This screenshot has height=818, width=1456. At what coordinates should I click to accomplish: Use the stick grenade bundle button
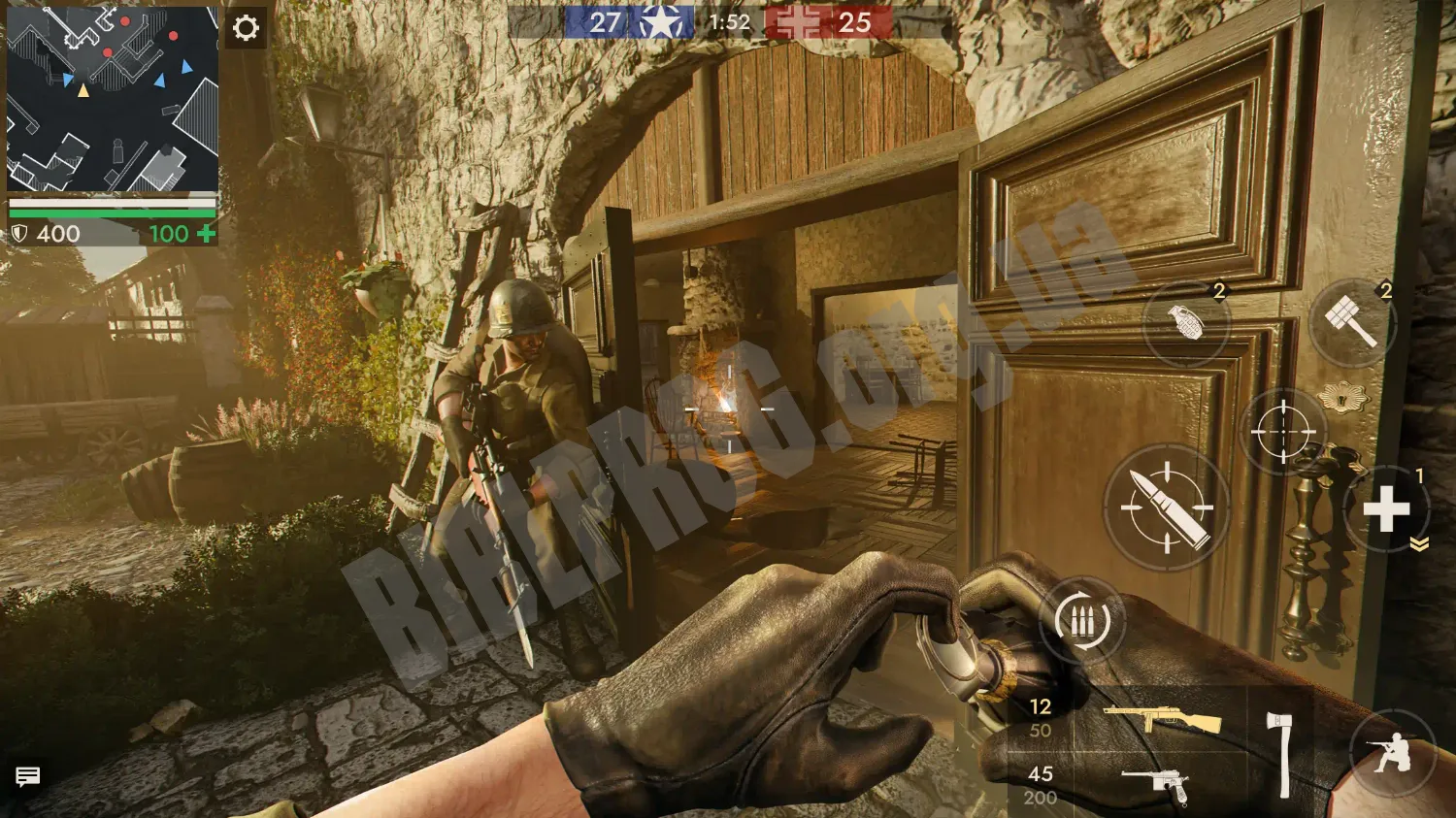tap(1352, 322)
